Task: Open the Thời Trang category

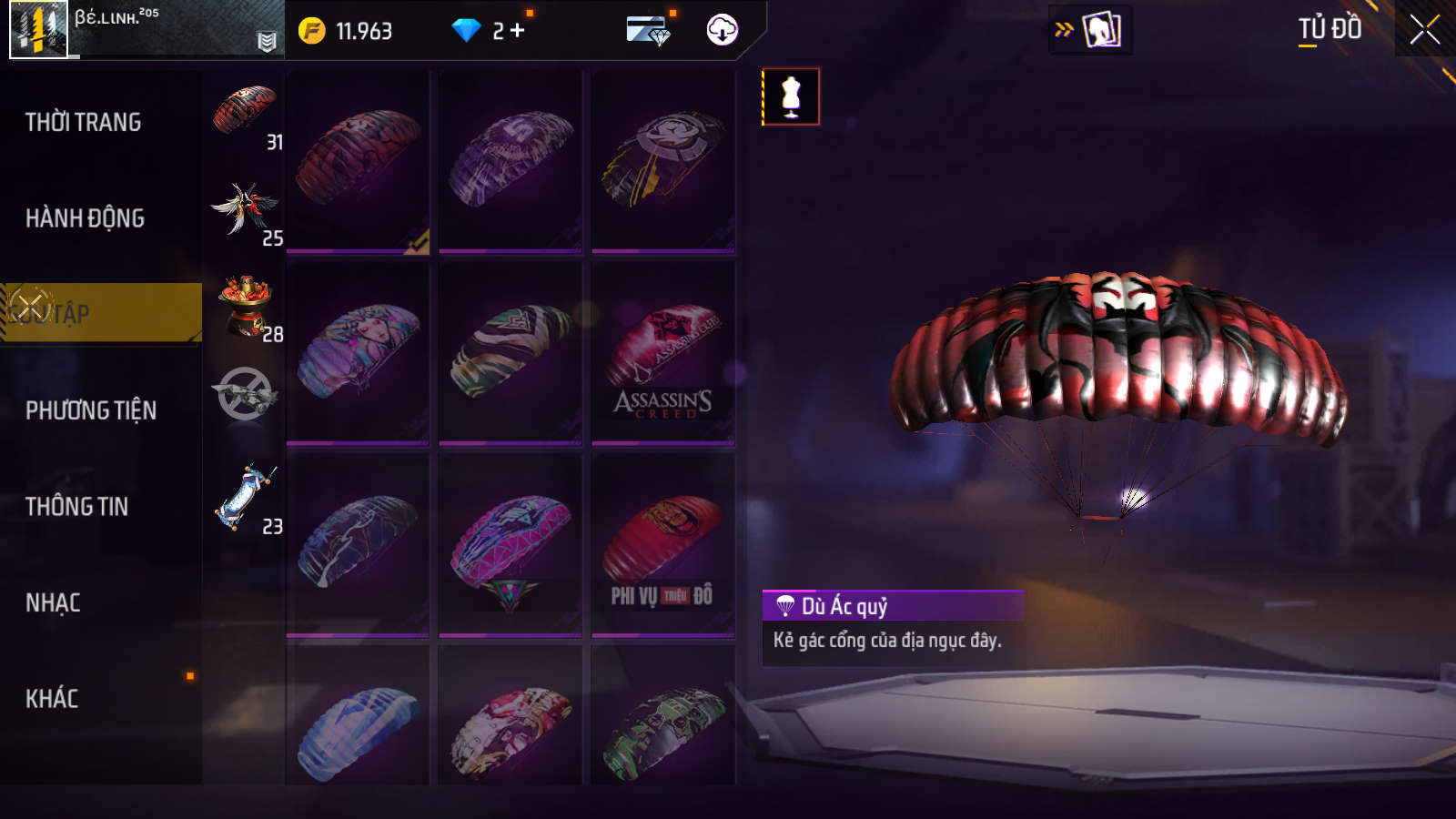Action: [84, 122]
